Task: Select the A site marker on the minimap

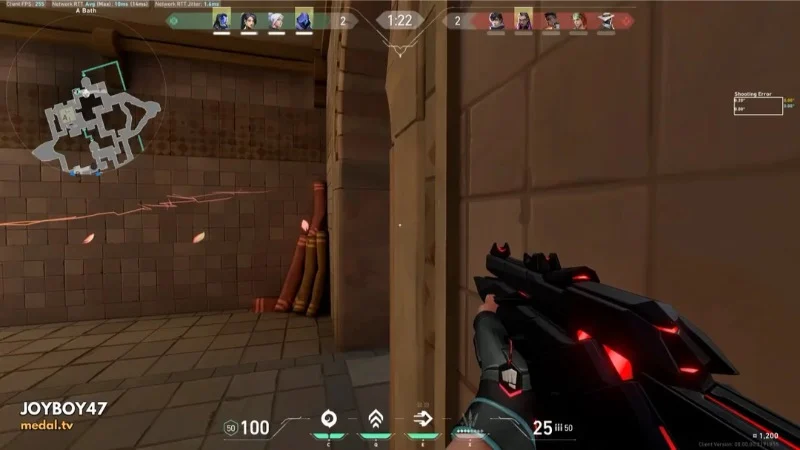Action: pos(68,116)
